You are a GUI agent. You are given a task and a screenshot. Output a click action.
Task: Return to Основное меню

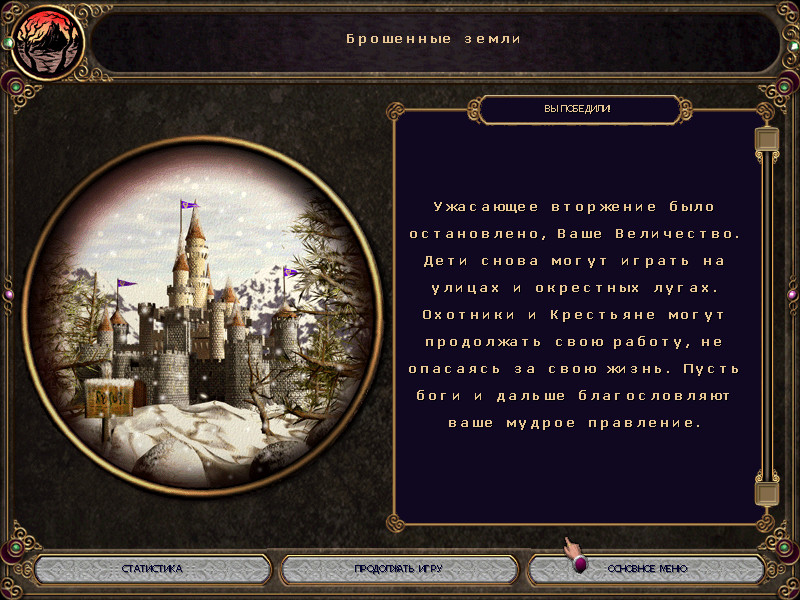click(x=647, y=569)
